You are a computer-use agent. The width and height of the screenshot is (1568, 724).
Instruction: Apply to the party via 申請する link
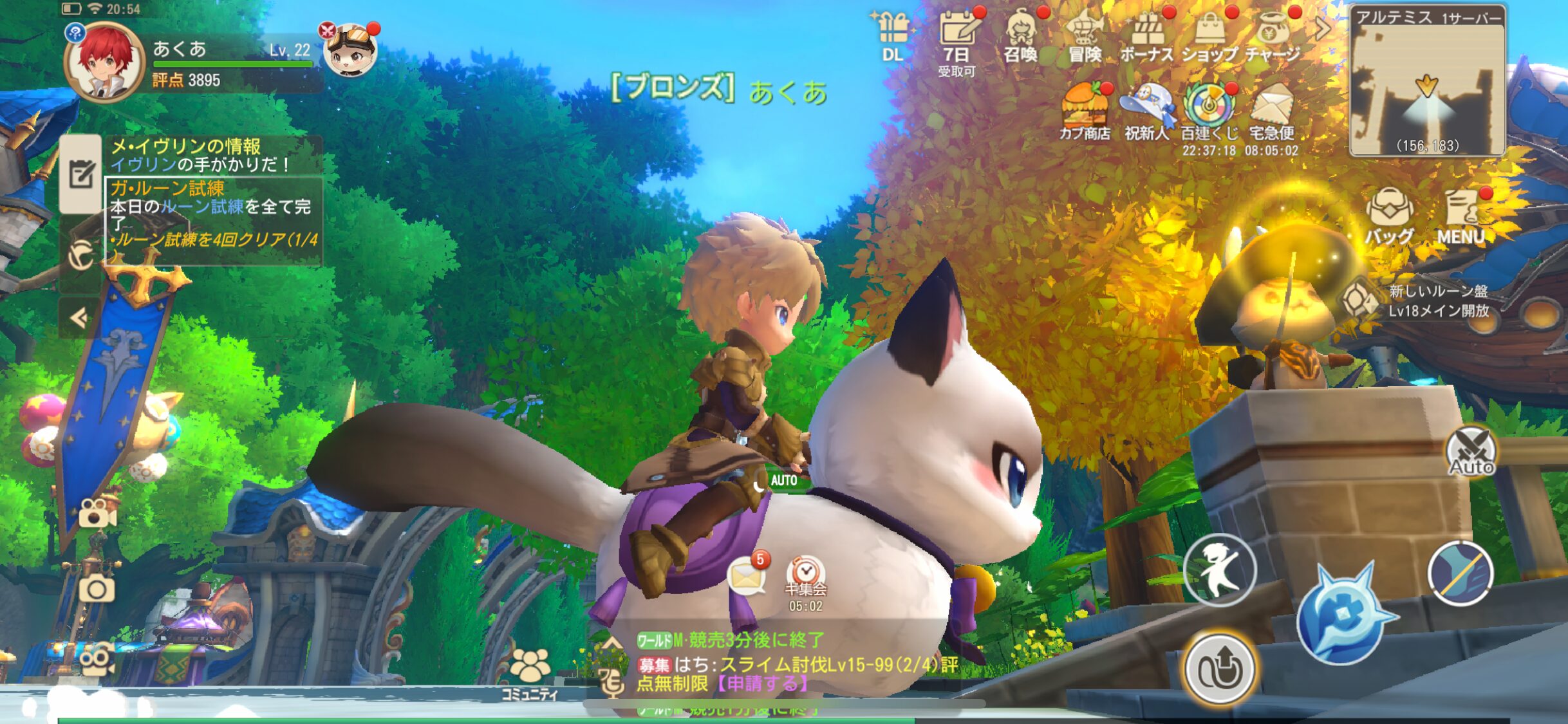[762, 683]
